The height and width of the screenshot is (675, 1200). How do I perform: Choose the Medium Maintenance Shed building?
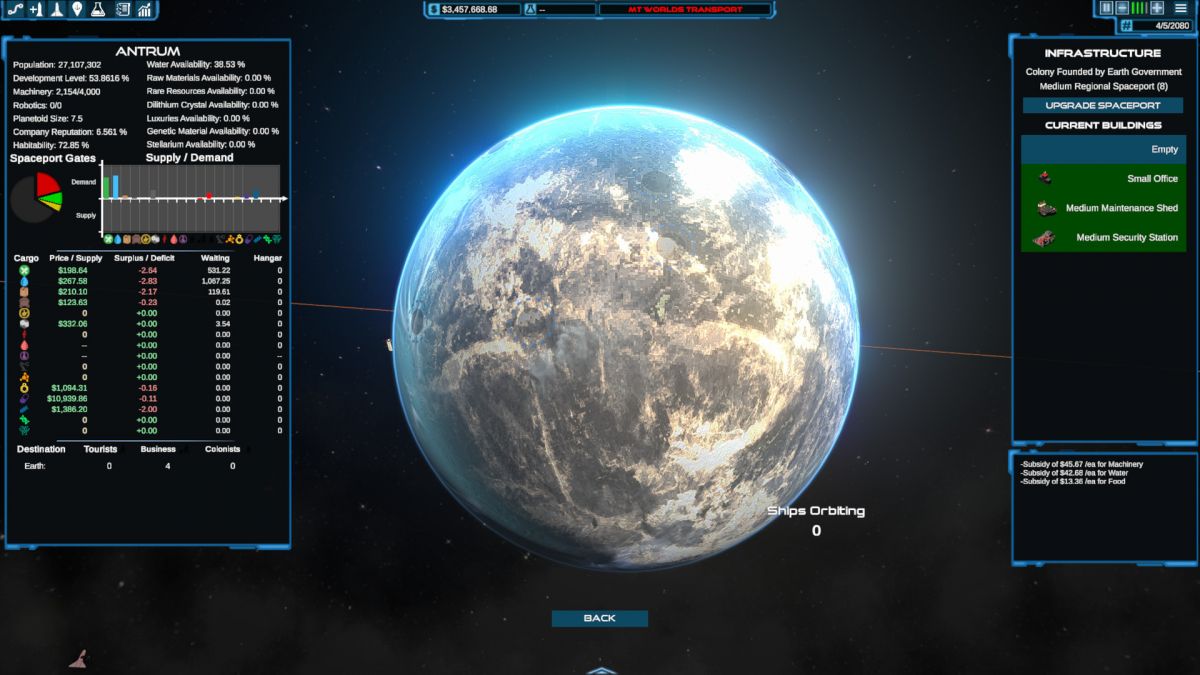click(x=1102, y=208)
